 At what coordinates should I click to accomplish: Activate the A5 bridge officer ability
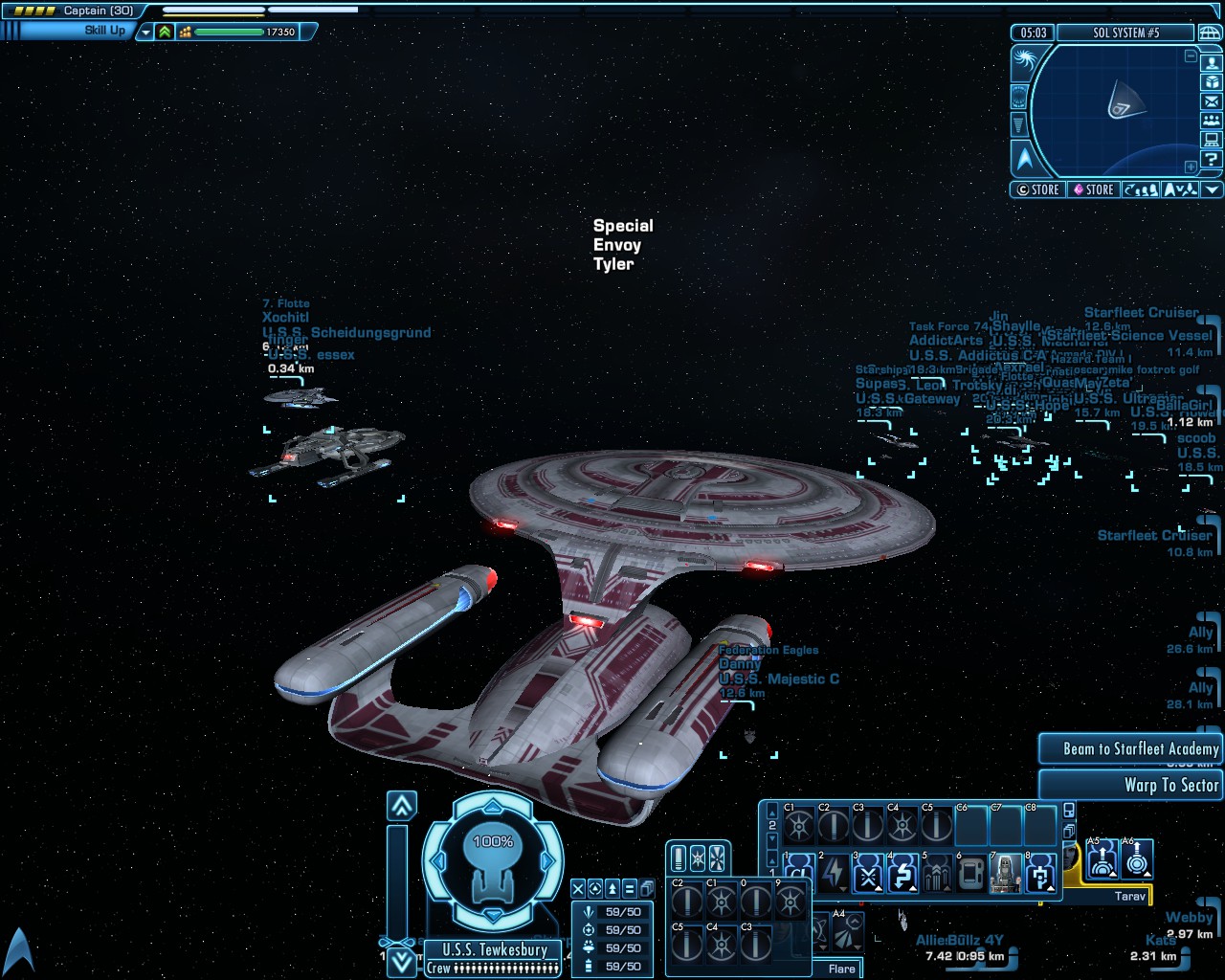pos(1102,858)
